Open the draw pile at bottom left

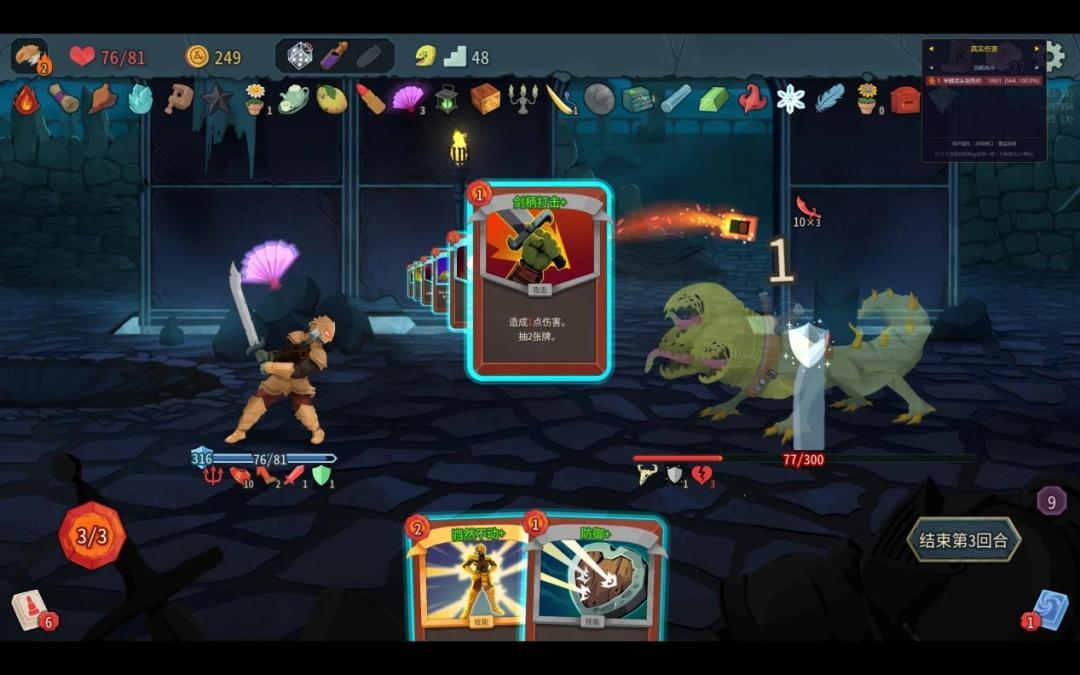click(x=29, y=610)
